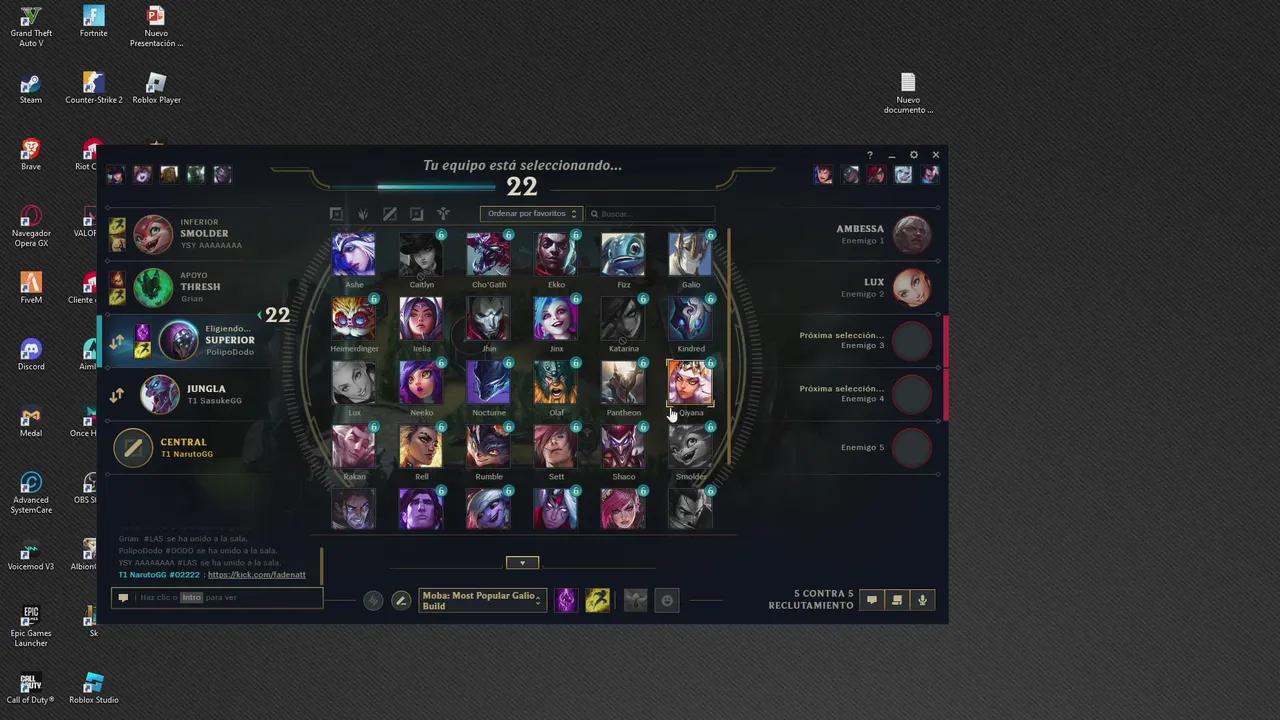Open the client settings gear icon
1280x720 pixels.
click(x=913, y=155)
